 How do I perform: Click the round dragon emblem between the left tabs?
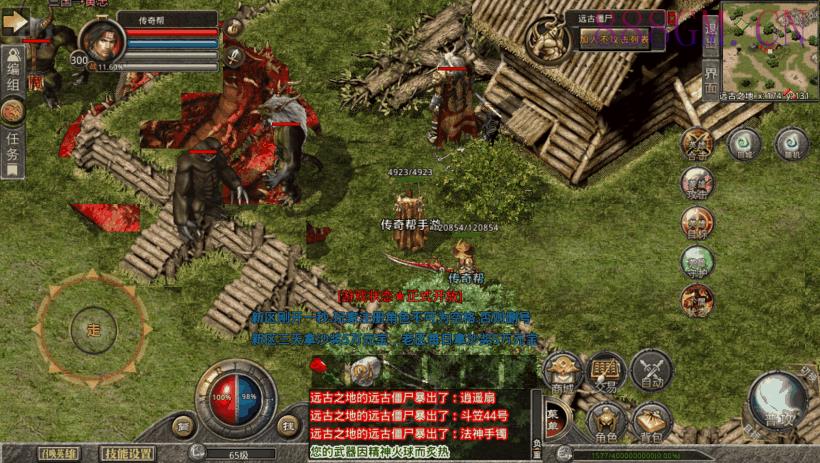click(x=13, y=112)
